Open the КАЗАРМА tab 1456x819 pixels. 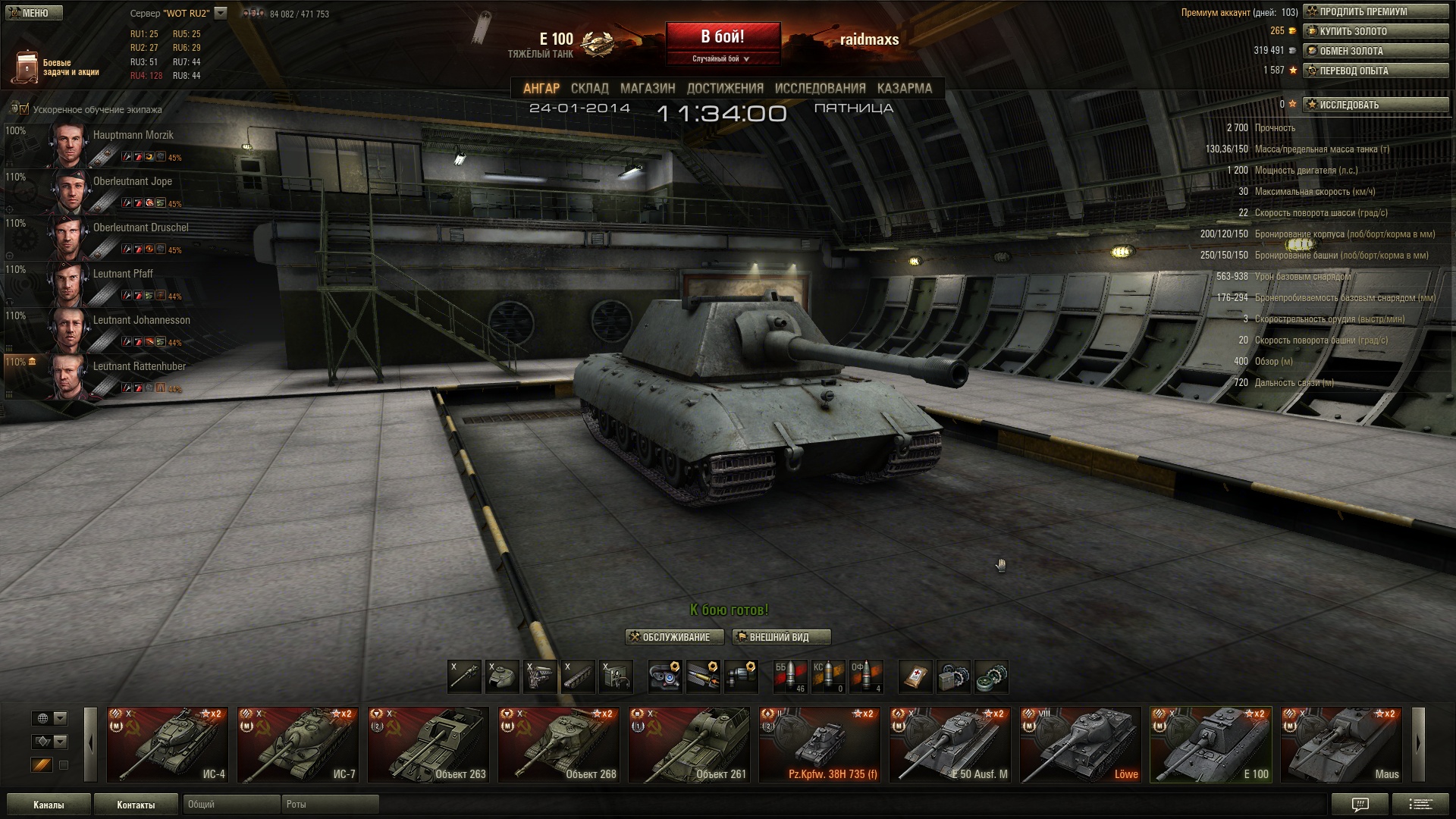pos(904,88)
